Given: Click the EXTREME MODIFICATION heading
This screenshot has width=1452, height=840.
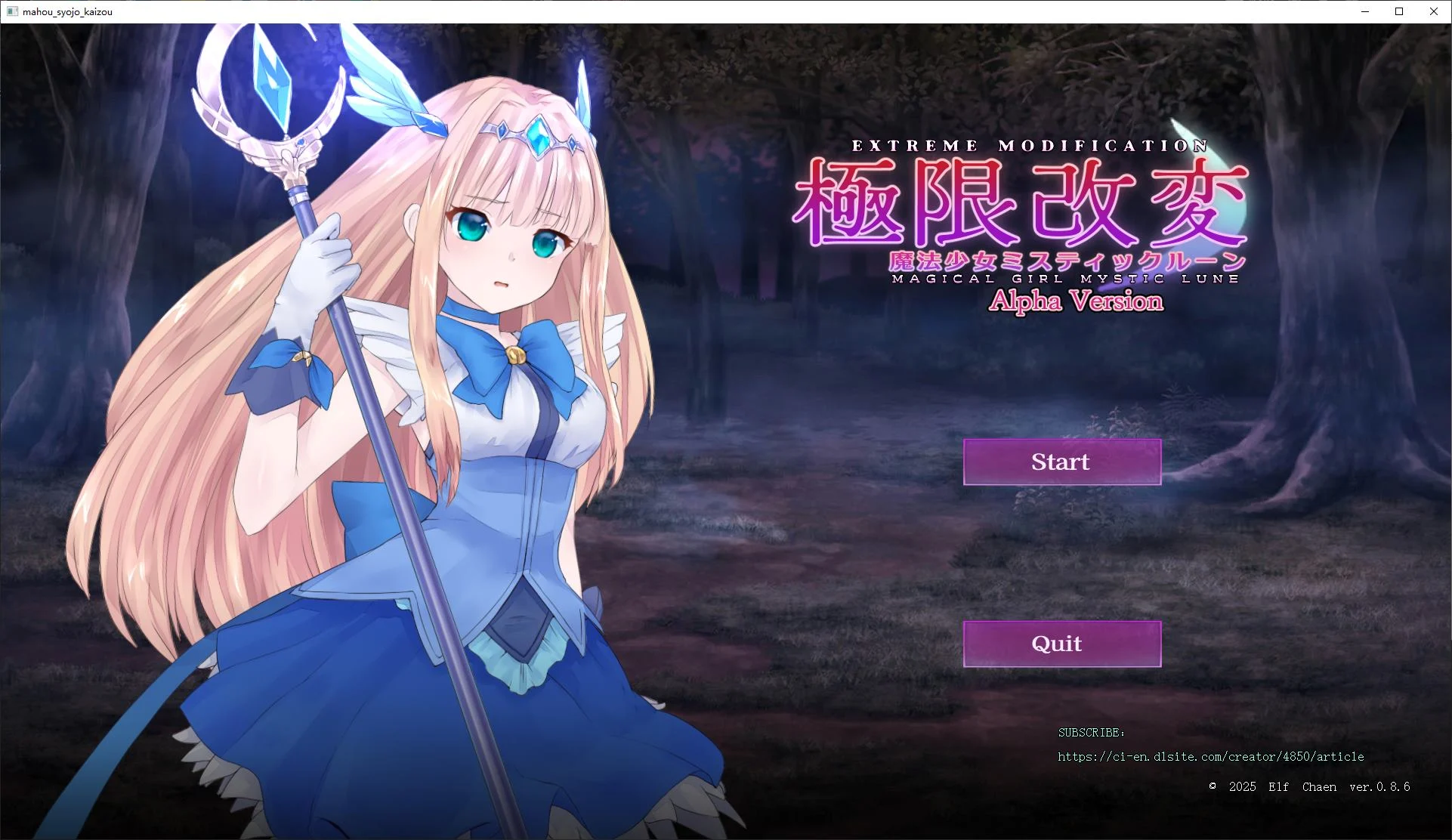Looking at the screenshot, I should pos(1030,146).
